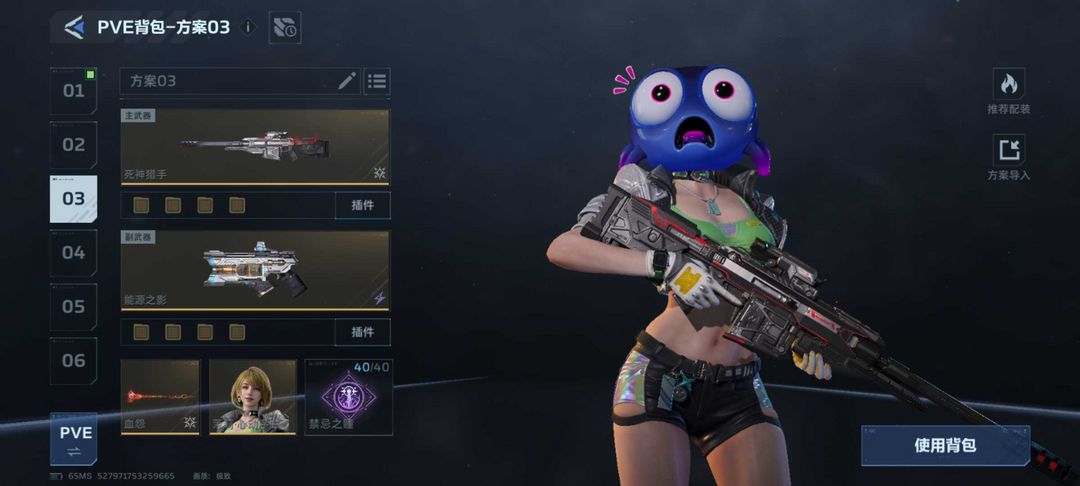Screen dimensions: 1080x486
Task: Open the loadout list icon
Action: (376, 81)
